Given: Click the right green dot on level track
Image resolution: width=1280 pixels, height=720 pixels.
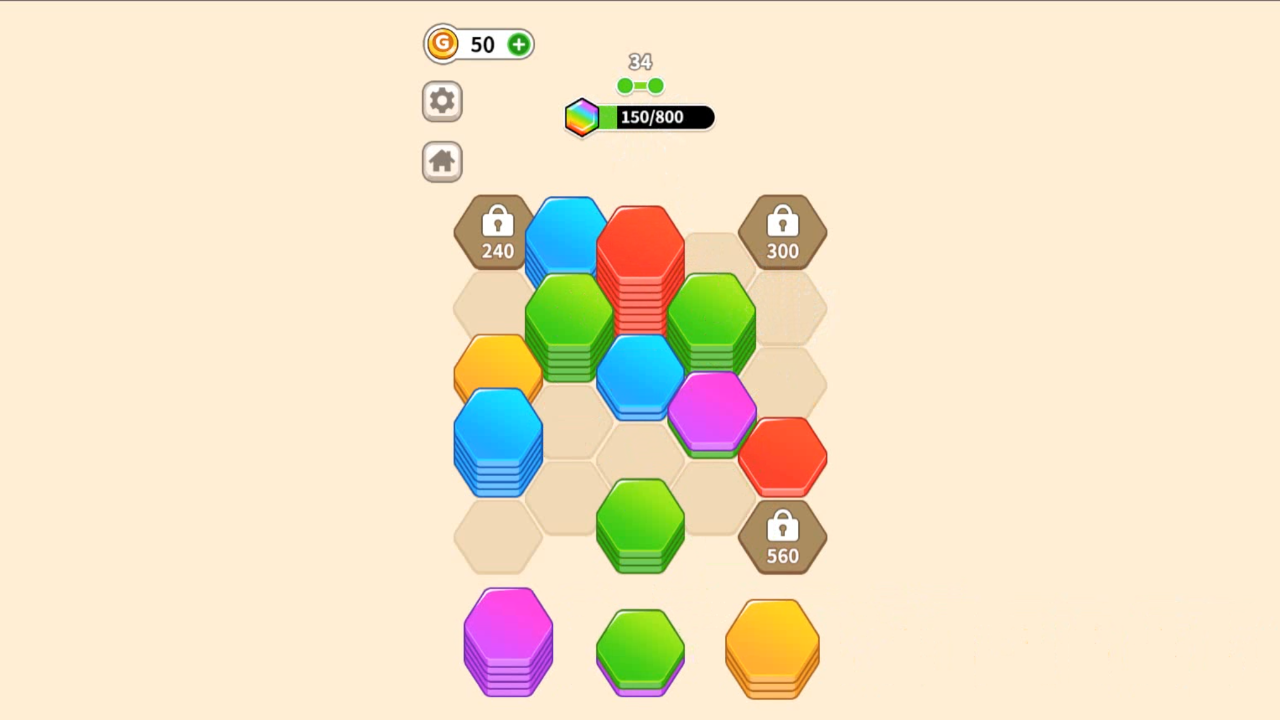Looking at the screenshot, I should [655, 87].
